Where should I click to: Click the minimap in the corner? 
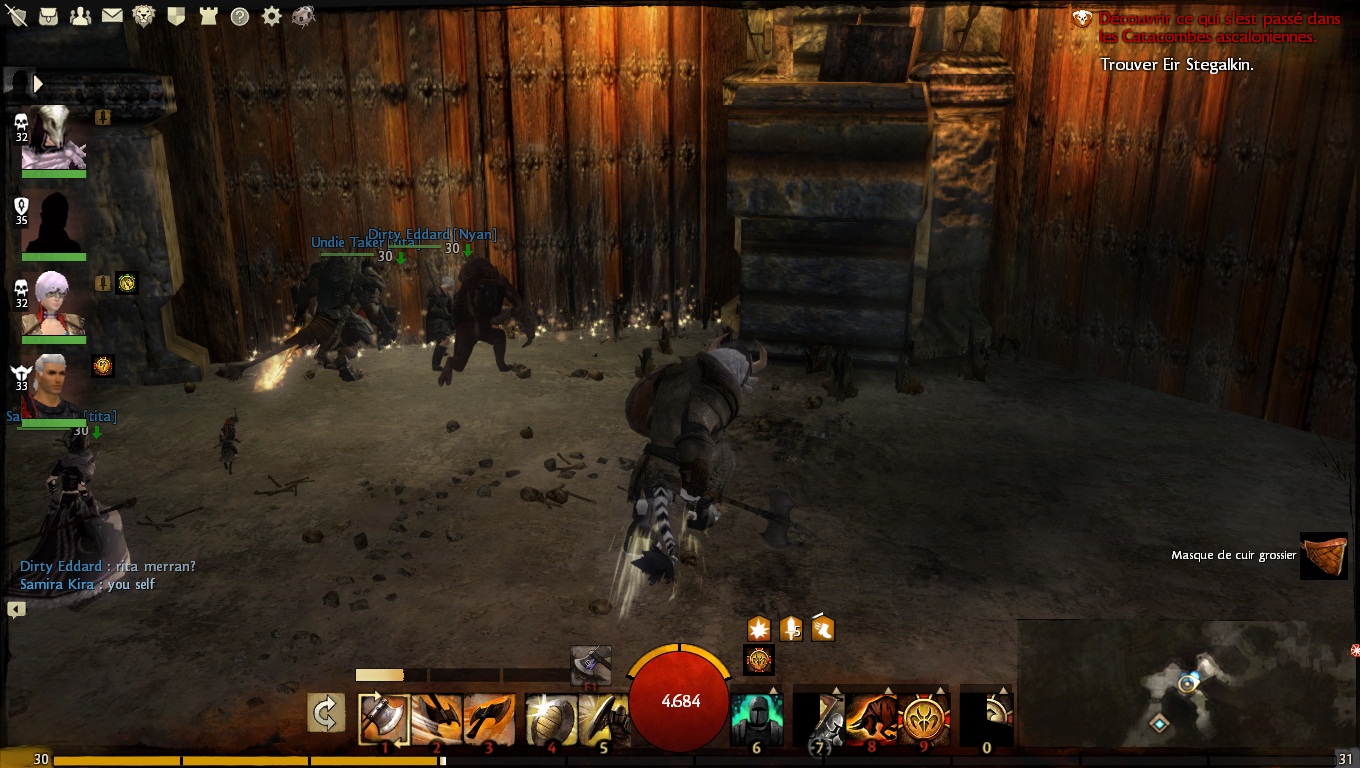1187,683
